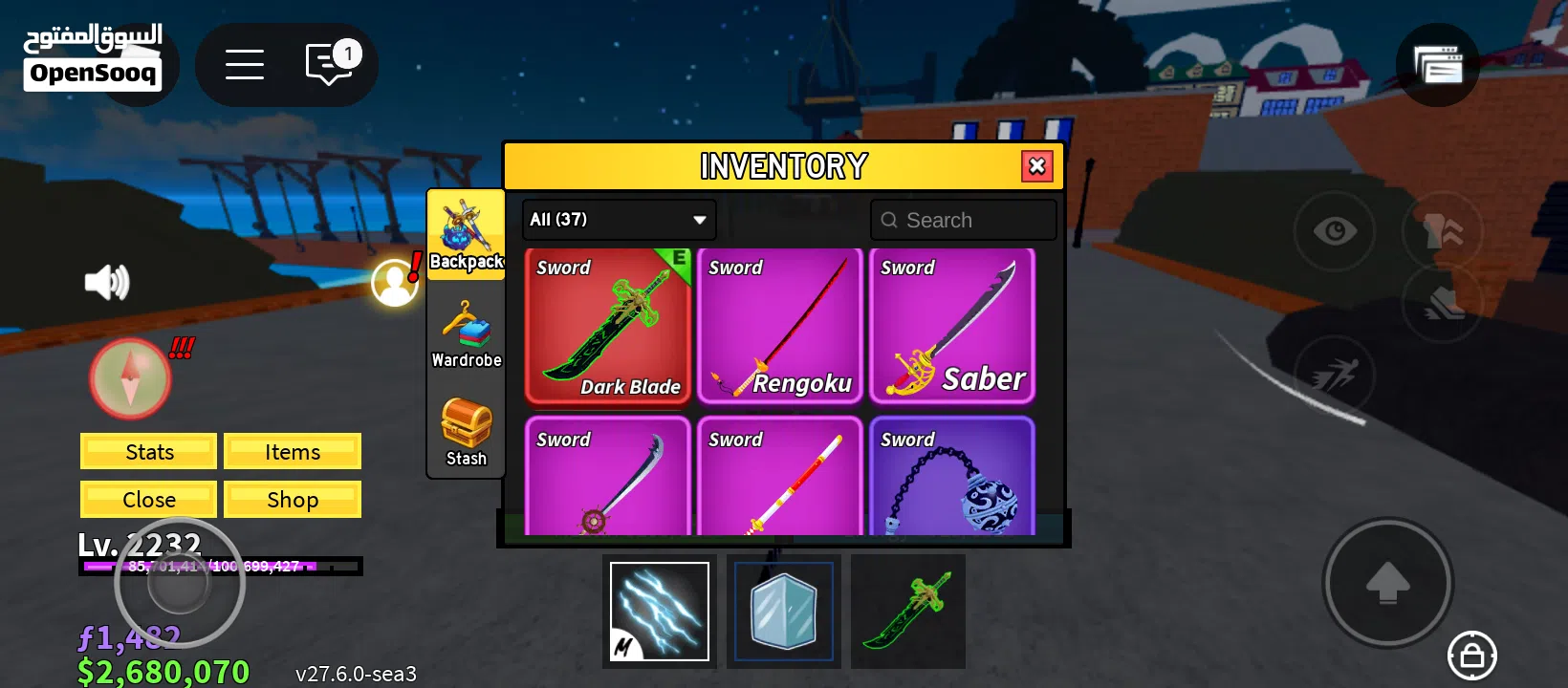Click the yellow Close button
The height and width of the screenshot is (688, 1568).
point(149,500)
